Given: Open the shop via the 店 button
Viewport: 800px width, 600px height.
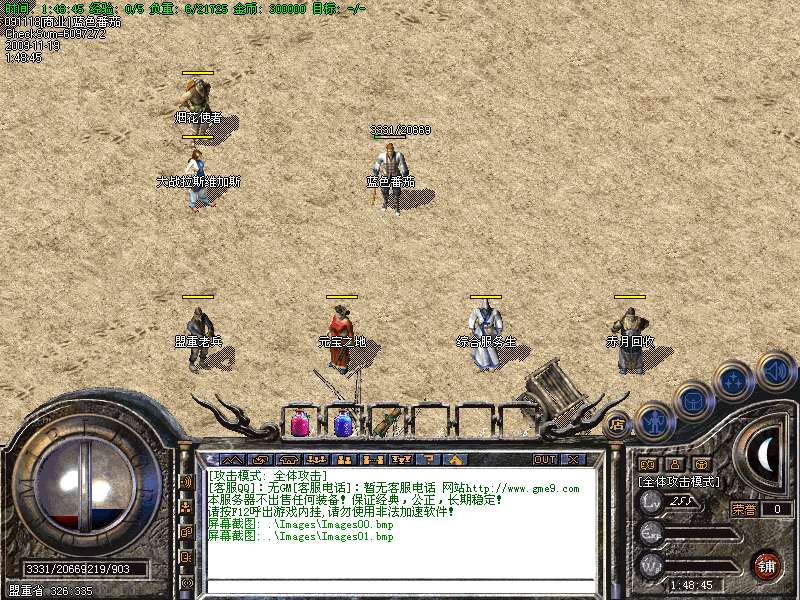Looking at the screenshot, I should point(618,425).
